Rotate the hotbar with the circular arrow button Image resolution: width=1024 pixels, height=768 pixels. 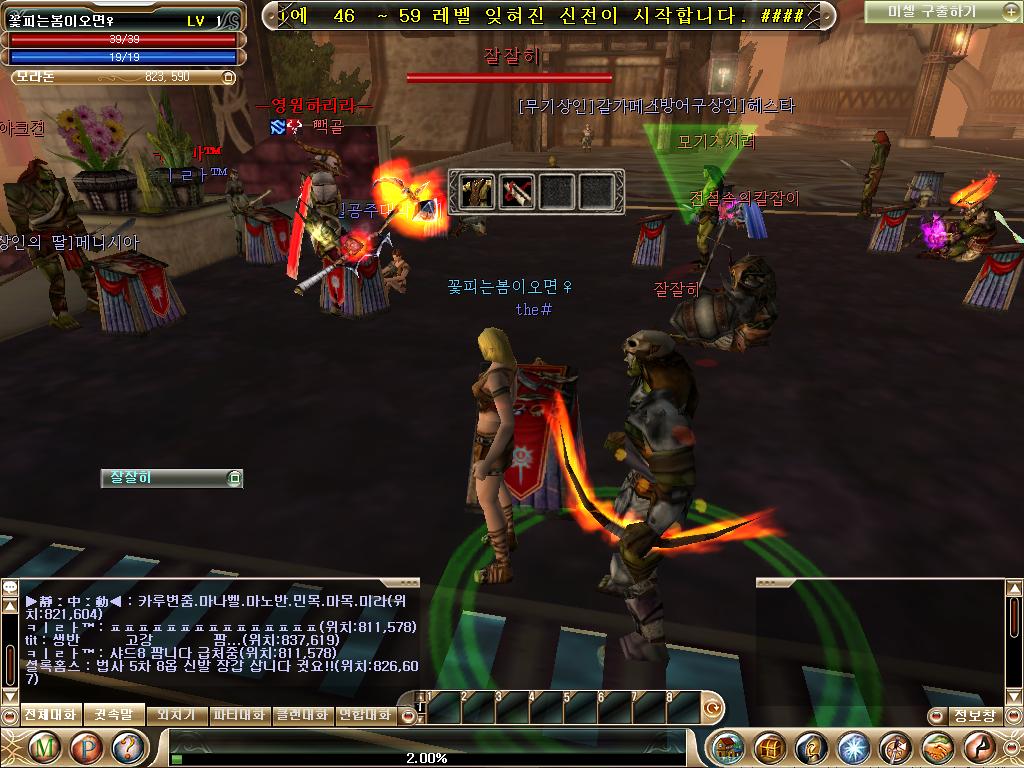[713, 708]
